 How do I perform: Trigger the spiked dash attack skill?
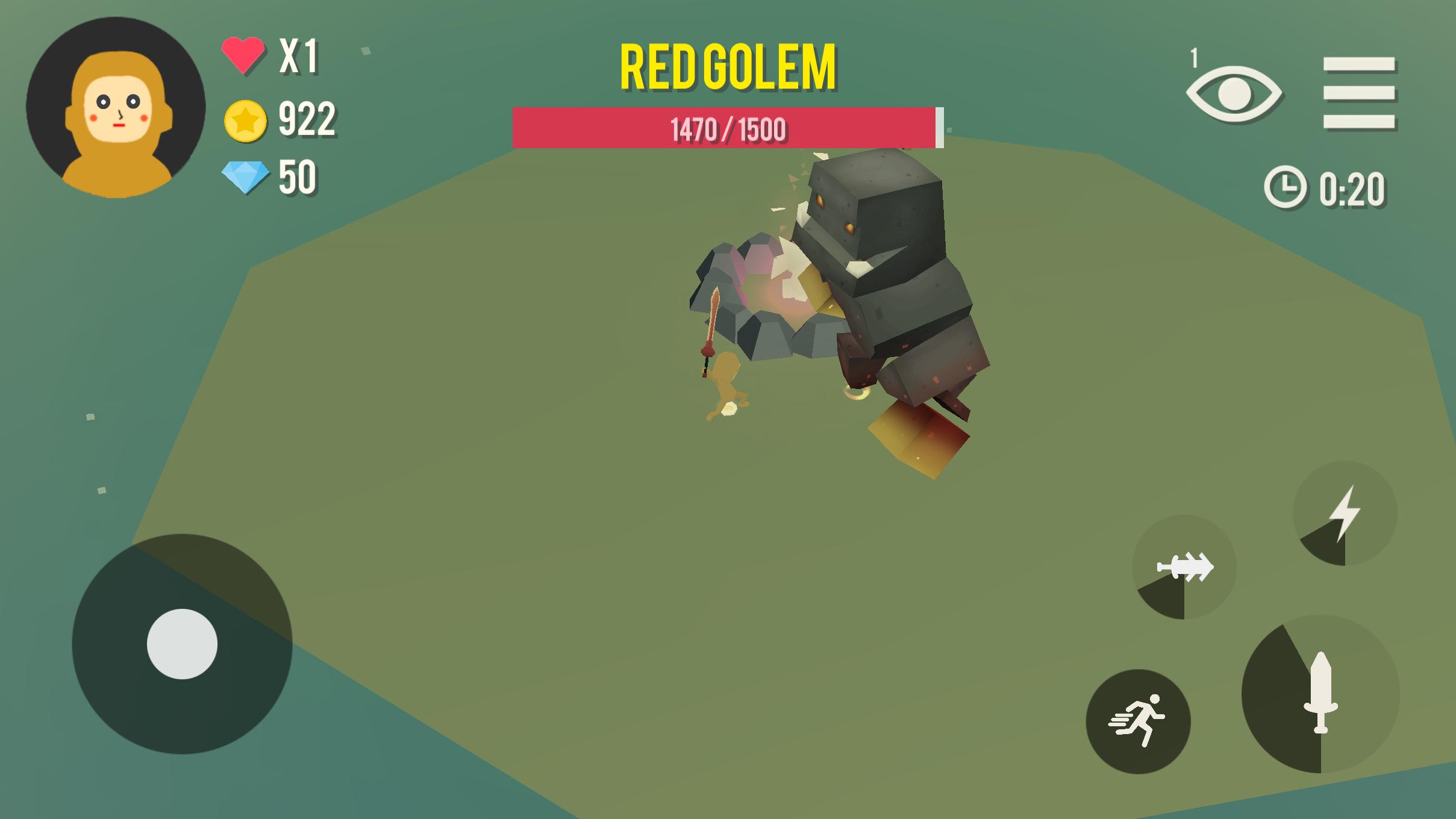point(1184,567)
